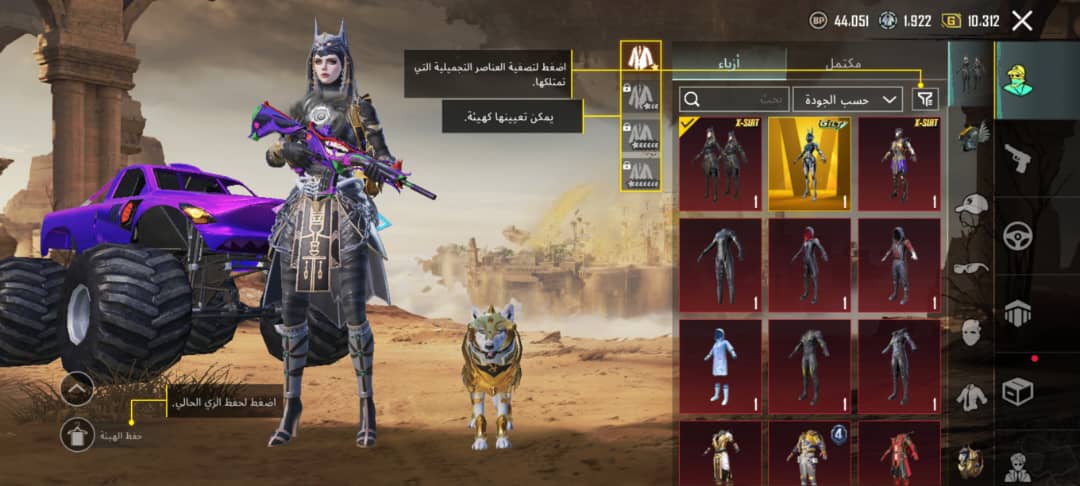Select the first unlocked white jacket preset
1080x486 pixels.
640,56
